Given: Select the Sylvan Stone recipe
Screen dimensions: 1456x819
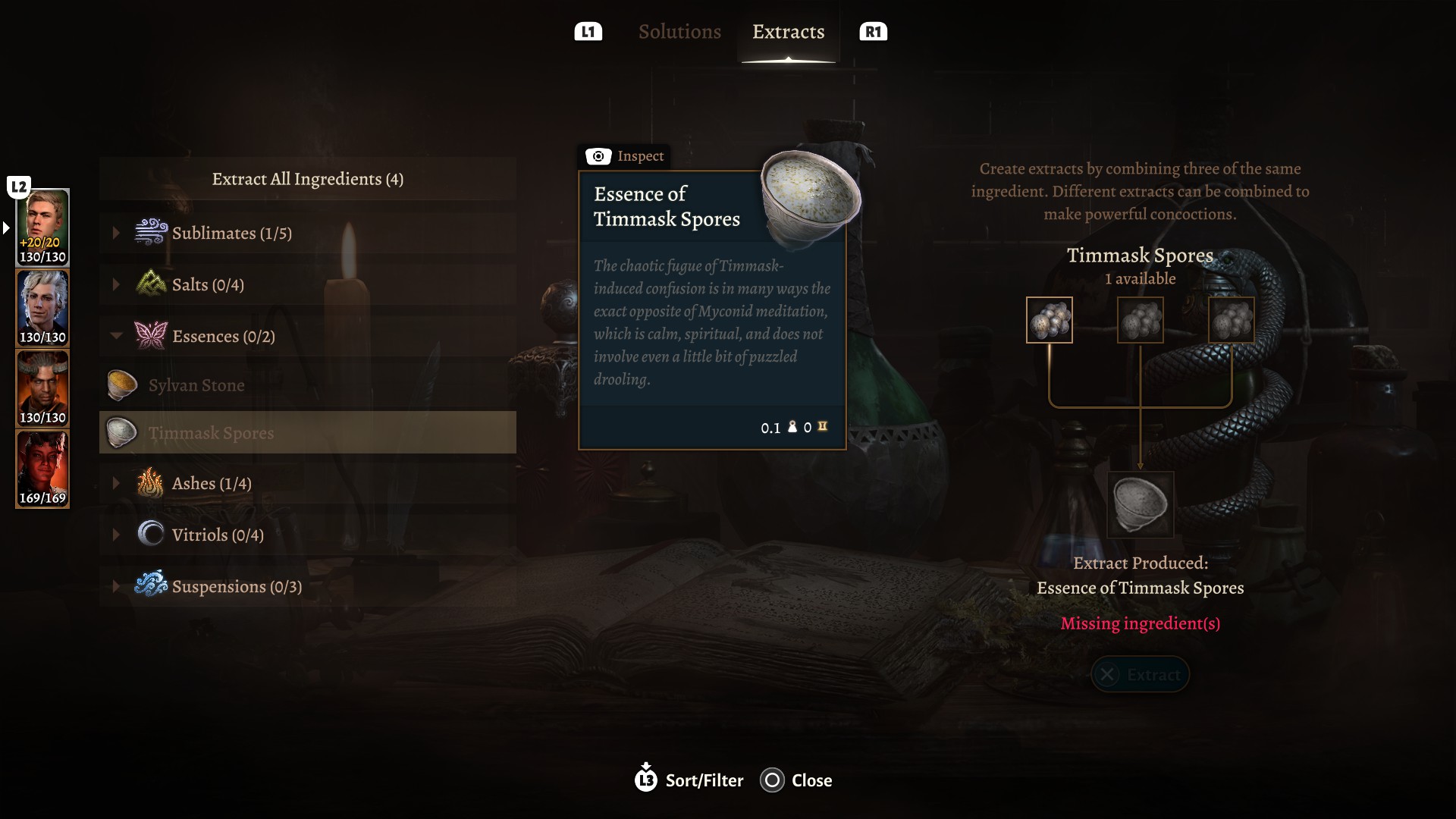Looking at the screenshot, I should [196, 385].
